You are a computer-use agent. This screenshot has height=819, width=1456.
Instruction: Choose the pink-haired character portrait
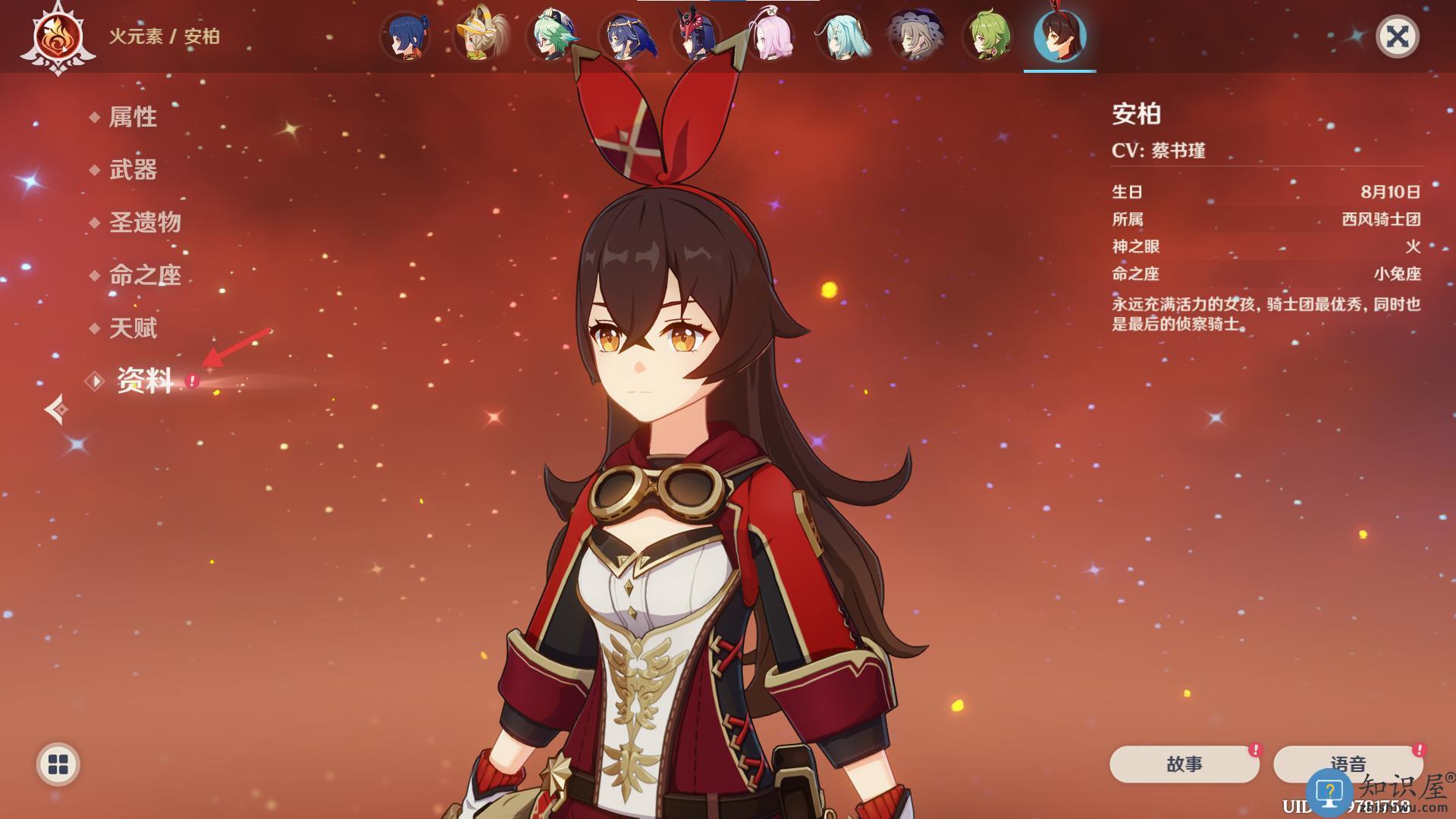pyautogui.click(x=769, y=36)
